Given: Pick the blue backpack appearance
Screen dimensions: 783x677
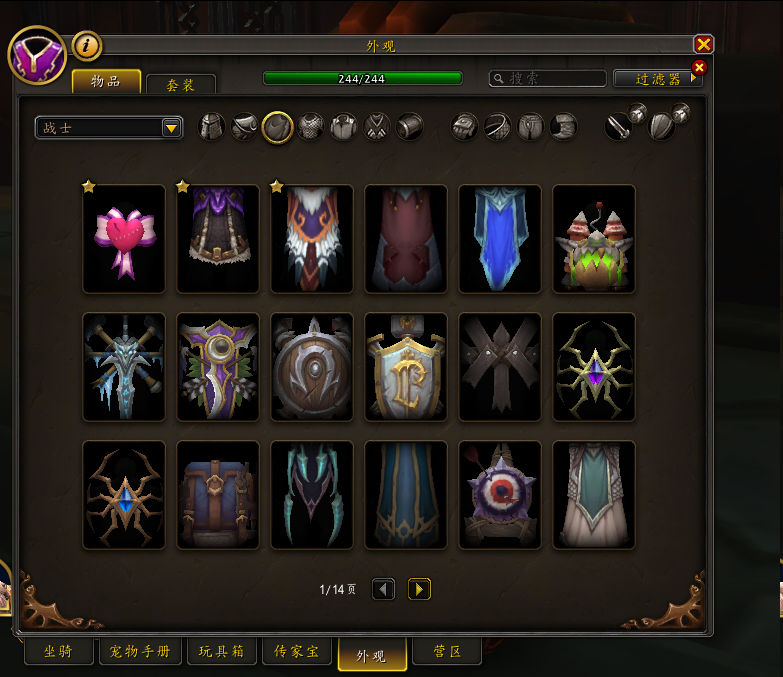Looking at the screenshot, I should 218,495.
